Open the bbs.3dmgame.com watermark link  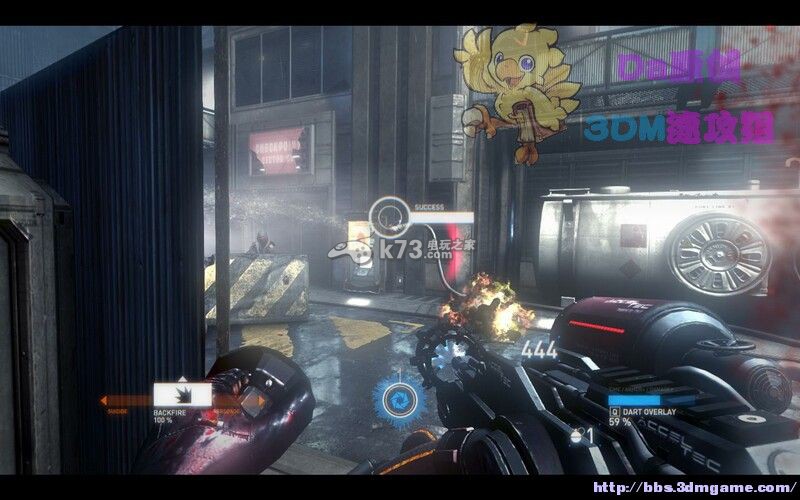coord(694,485)
